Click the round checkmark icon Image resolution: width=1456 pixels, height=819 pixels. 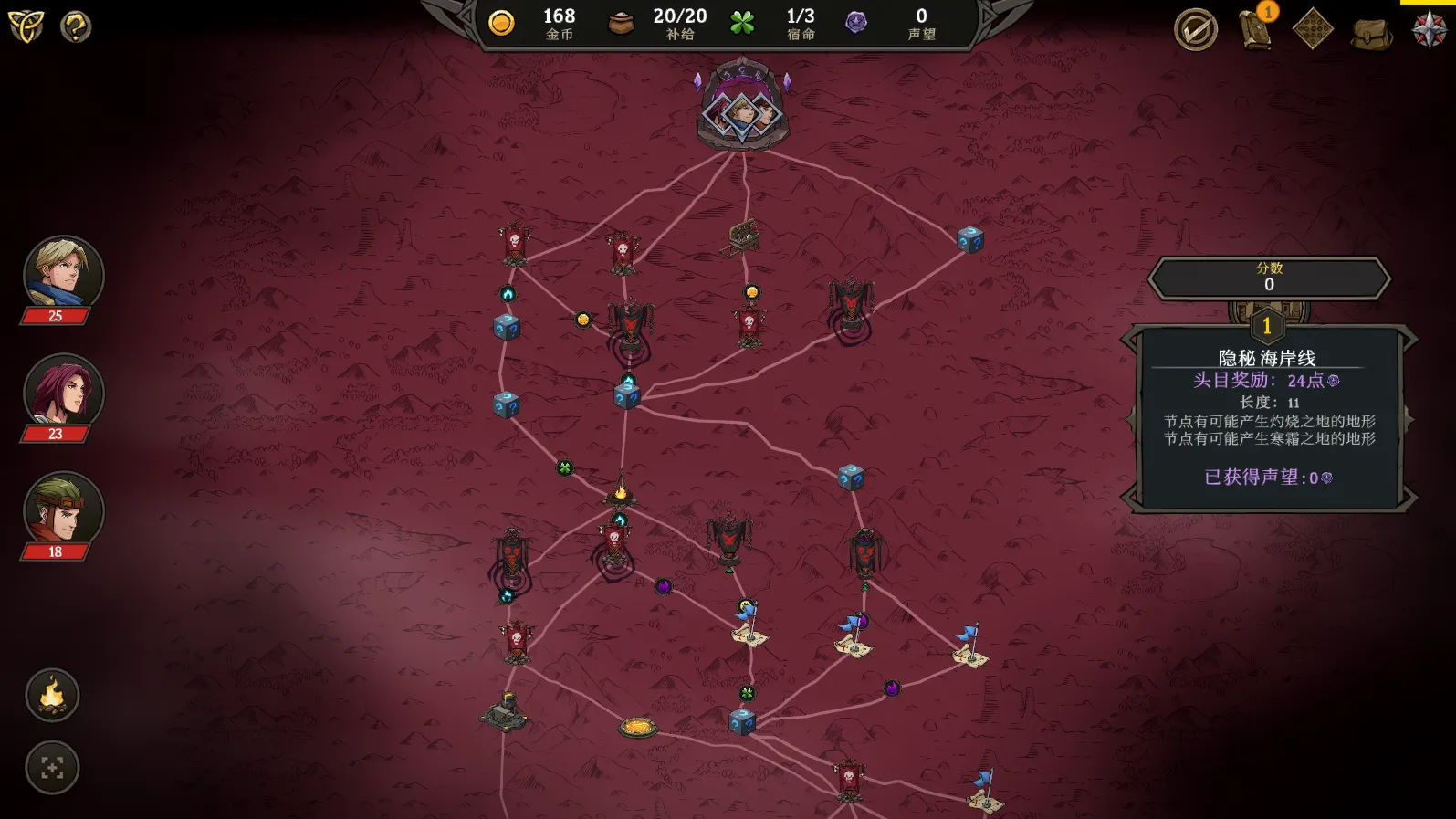click(x=1195, y=30)
